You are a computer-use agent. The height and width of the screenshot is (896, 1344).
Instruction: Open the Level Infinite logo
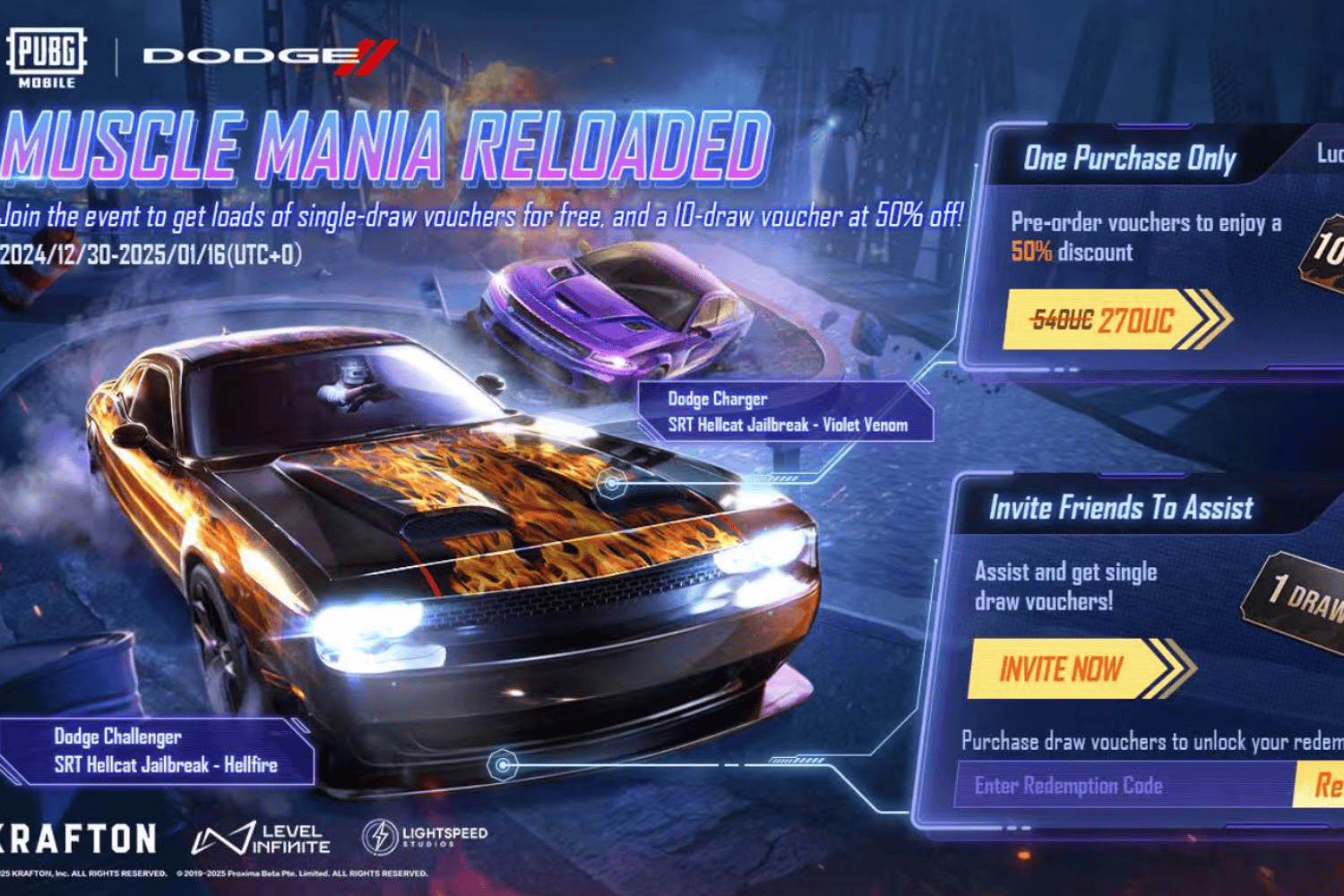click(x=260, y=839)
